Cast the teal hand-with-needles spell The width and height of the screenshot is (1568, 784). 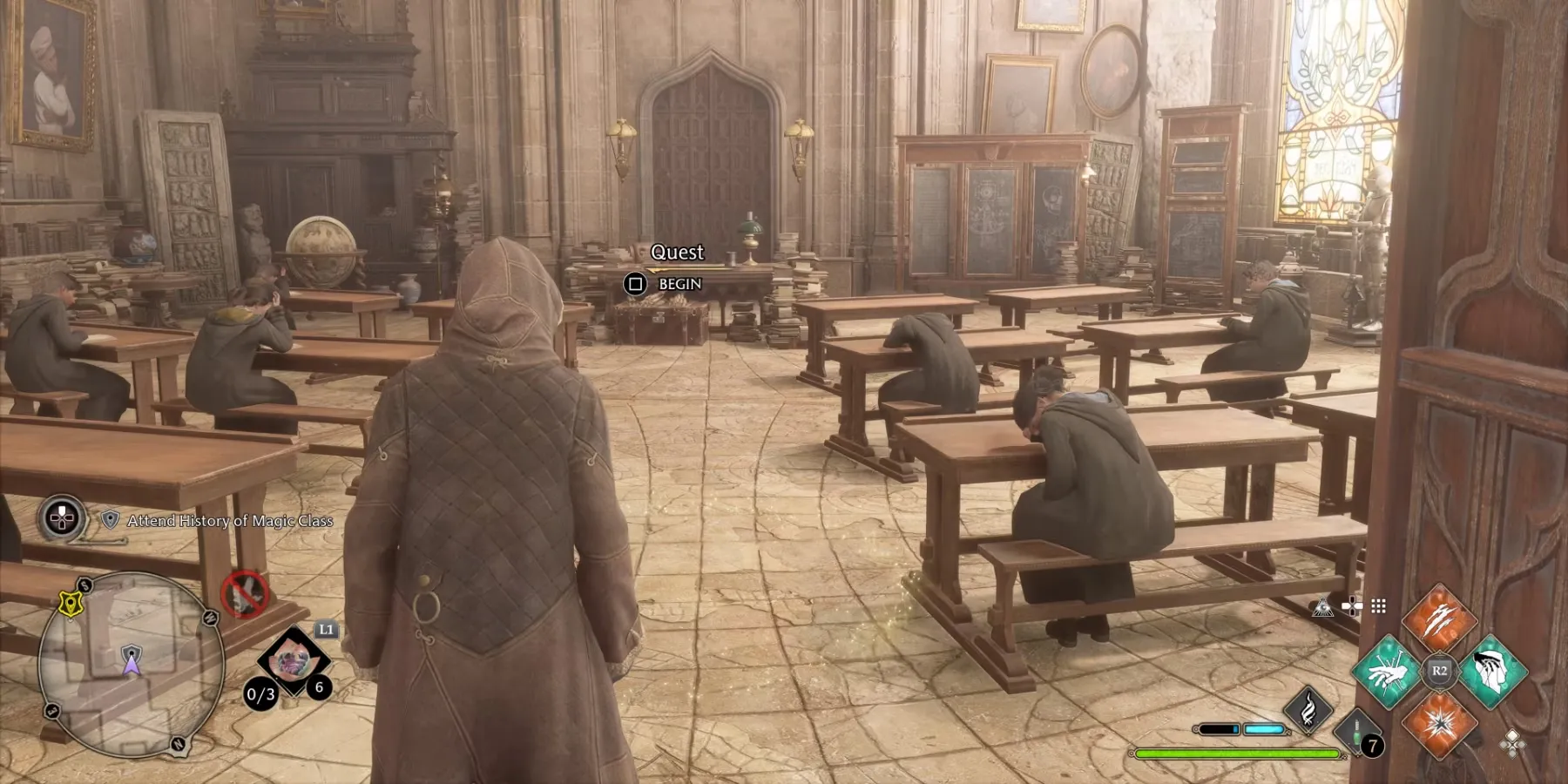pyautogui.click(x=1387, y=672)
